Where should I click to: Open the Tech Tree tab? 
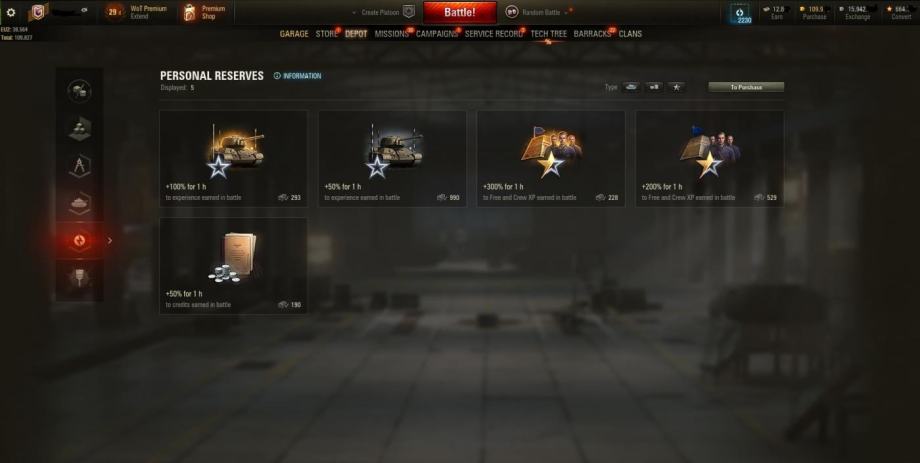coord(549,34)
